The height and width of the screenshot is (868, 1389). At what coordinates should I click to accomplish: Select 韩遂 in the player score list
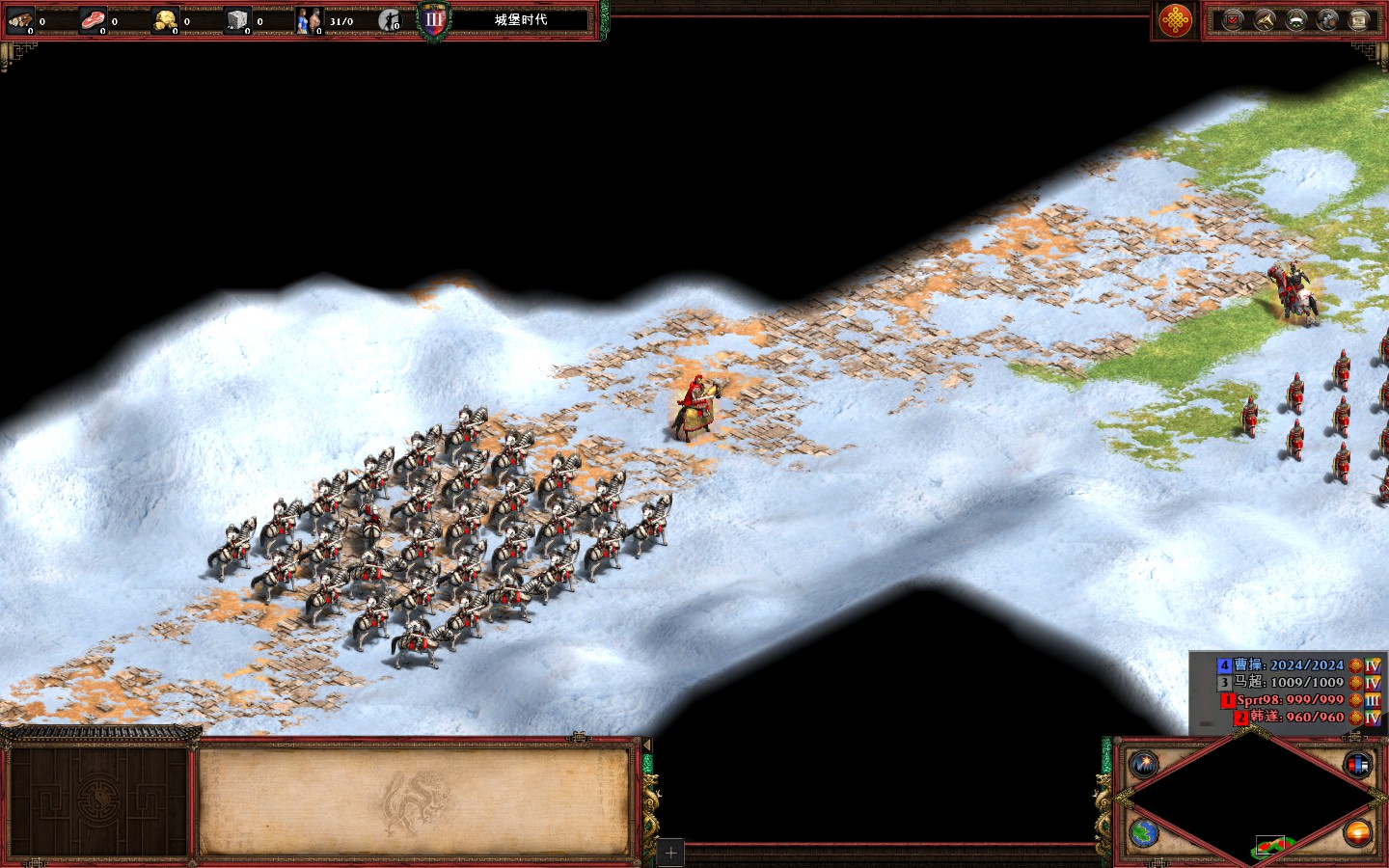tap(1296, 718)
